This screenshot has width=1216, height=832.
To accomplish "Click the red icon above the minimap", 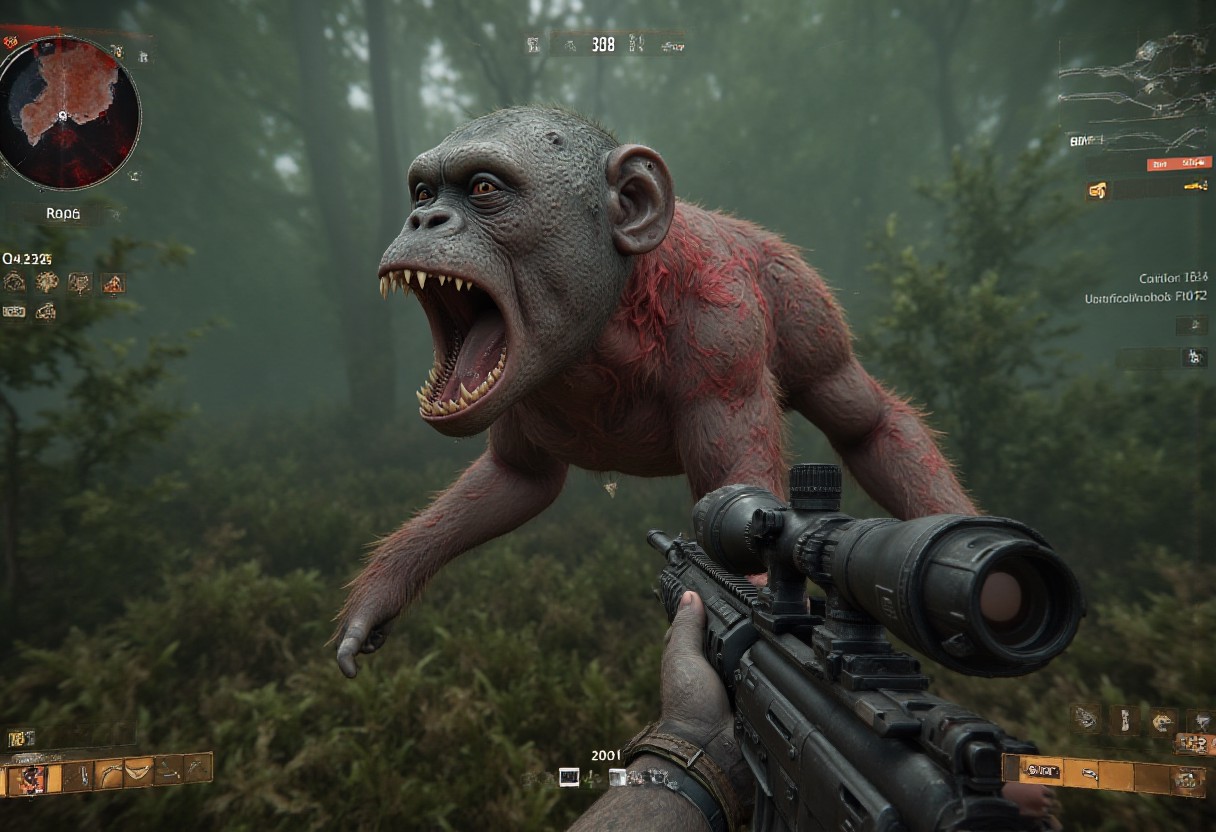I will tap(11, 42).
